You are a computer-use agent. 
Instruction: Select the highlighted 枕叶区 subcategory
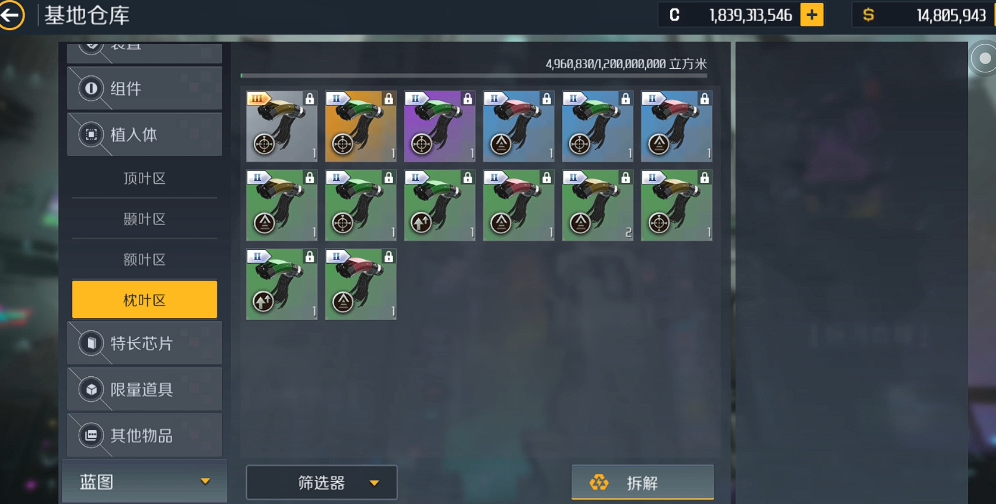pos(144,300)
